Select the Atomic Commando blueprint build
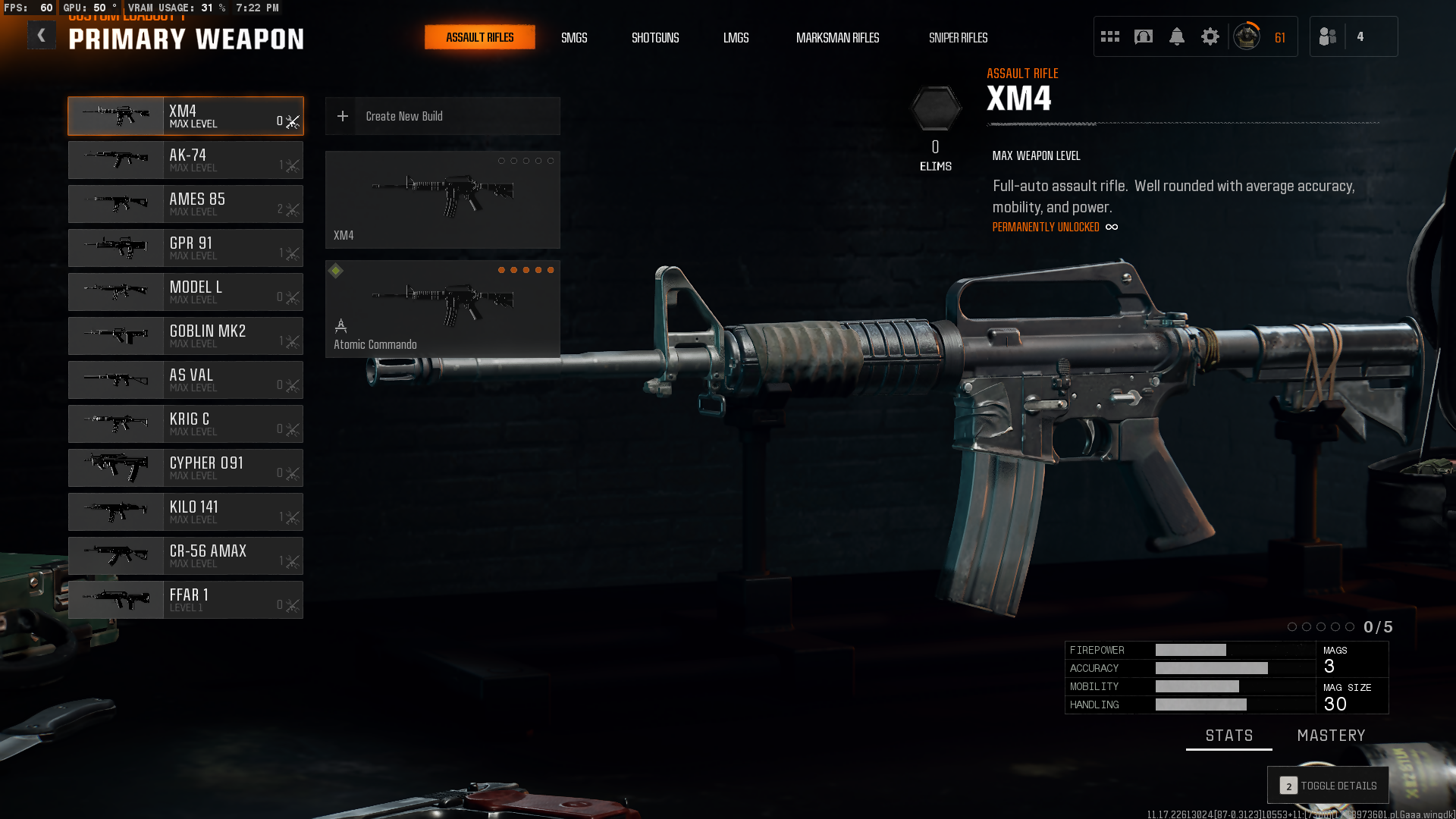The height and width of the screenshot is (819, 1456). 443,309
